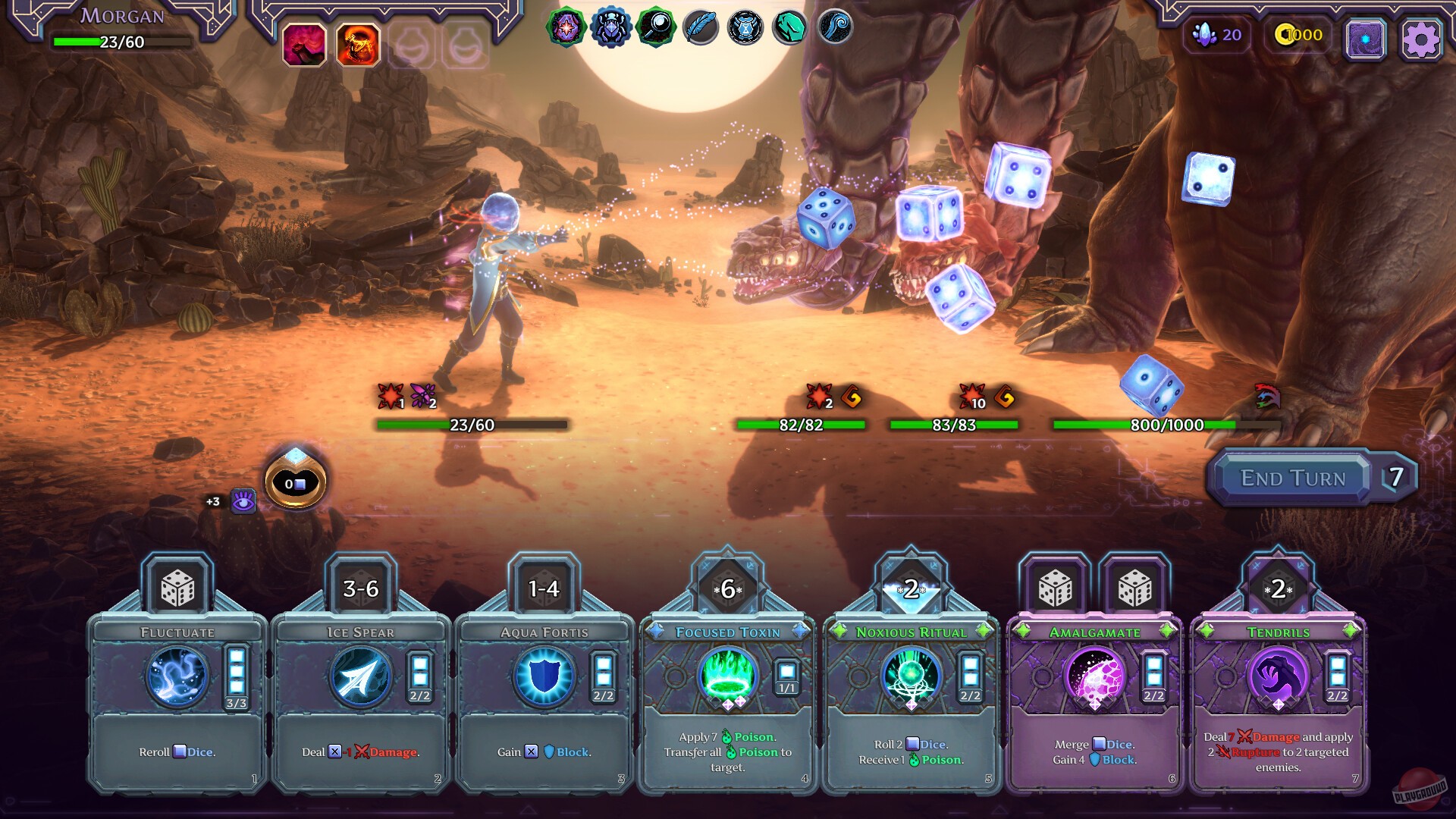This screenshot has height=819, width=1456.
Task: Select the fiery potion slot near Morgan's portrait
Action: (x=356, y=45)
